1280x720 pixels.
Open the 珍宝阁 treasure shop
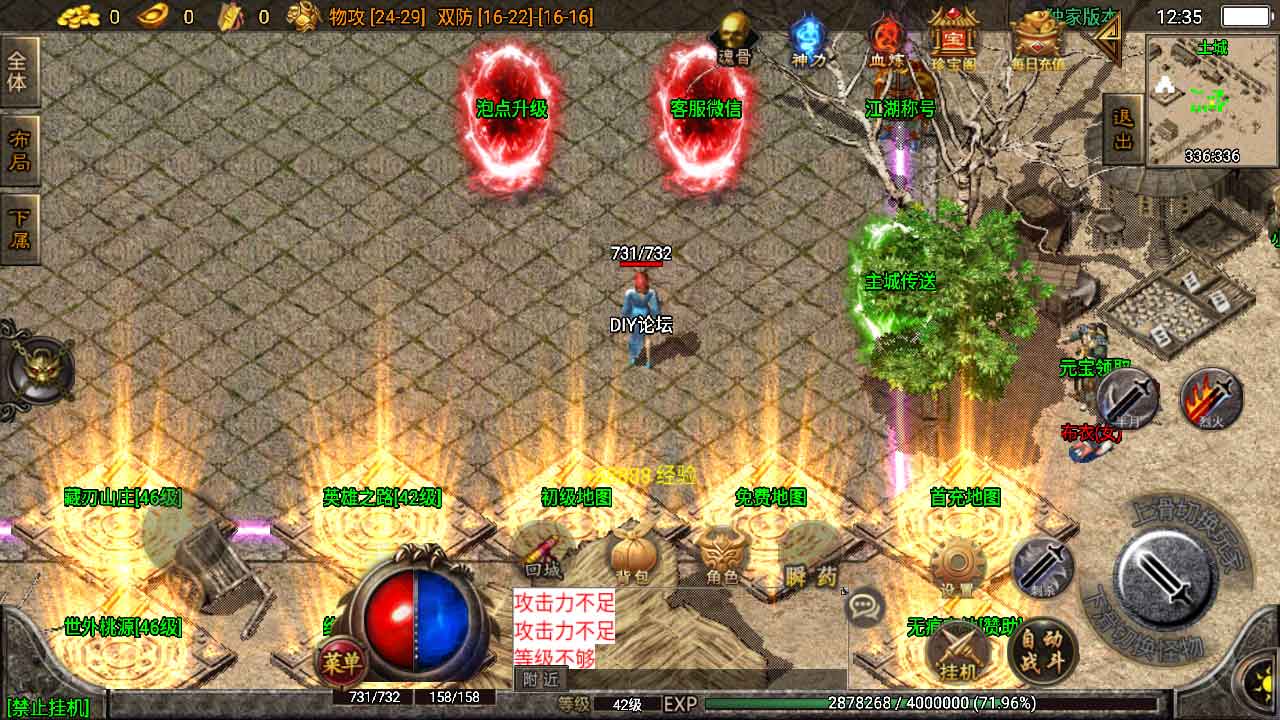pos(952,40)
